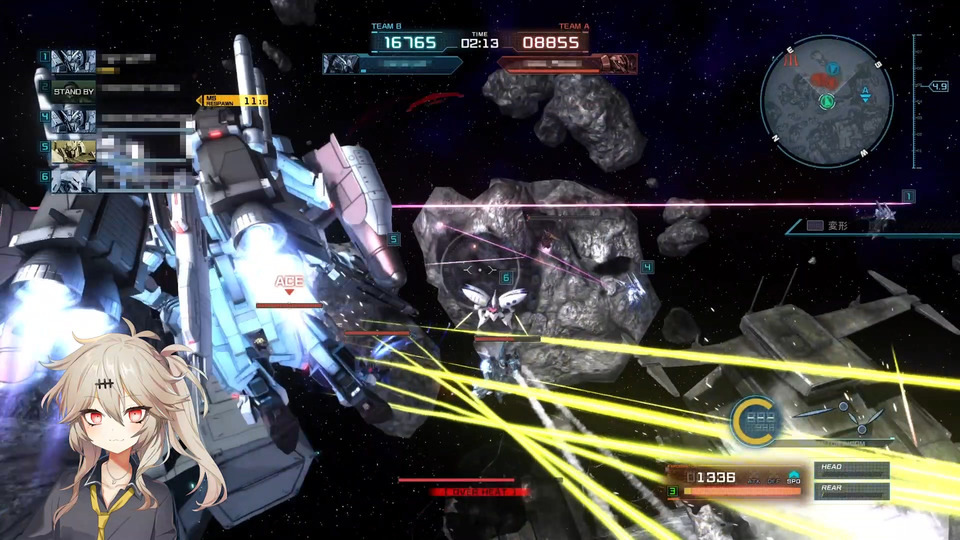Click the blue A base marker on radar
Viewport: 960px width, 540px height.
(x=865, y=94)
